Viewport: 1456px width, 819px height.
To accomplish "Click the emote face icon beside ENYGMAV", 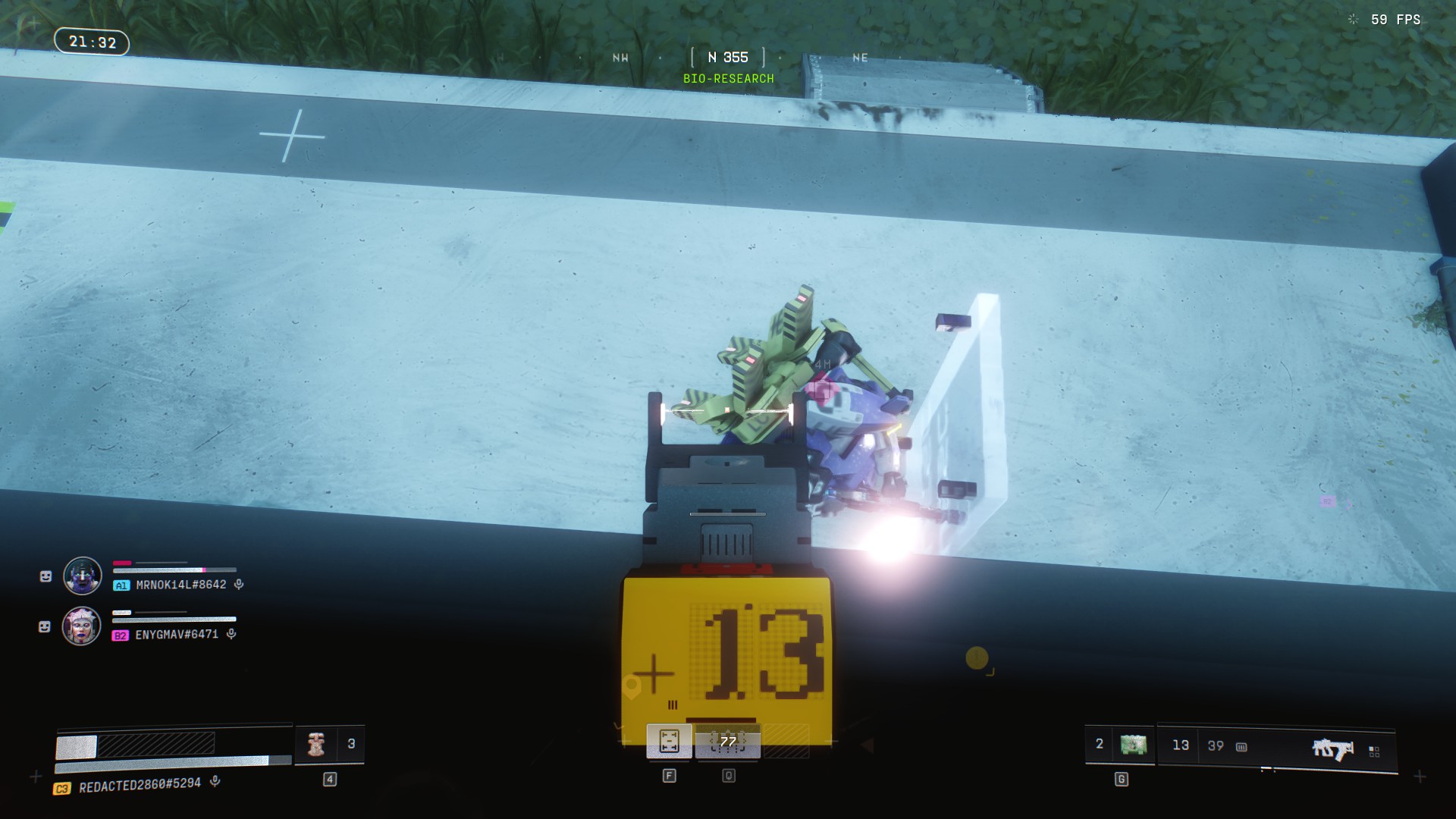I will click(x=45, y=627).
